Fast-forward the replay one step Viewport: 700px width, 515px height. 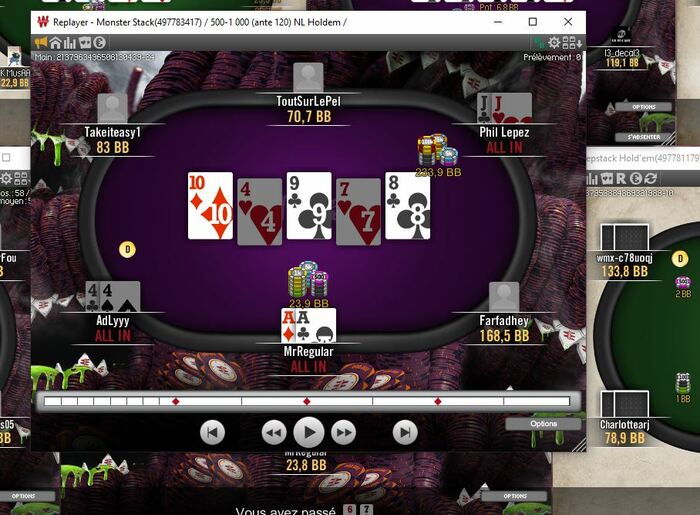tap(343, 432)
